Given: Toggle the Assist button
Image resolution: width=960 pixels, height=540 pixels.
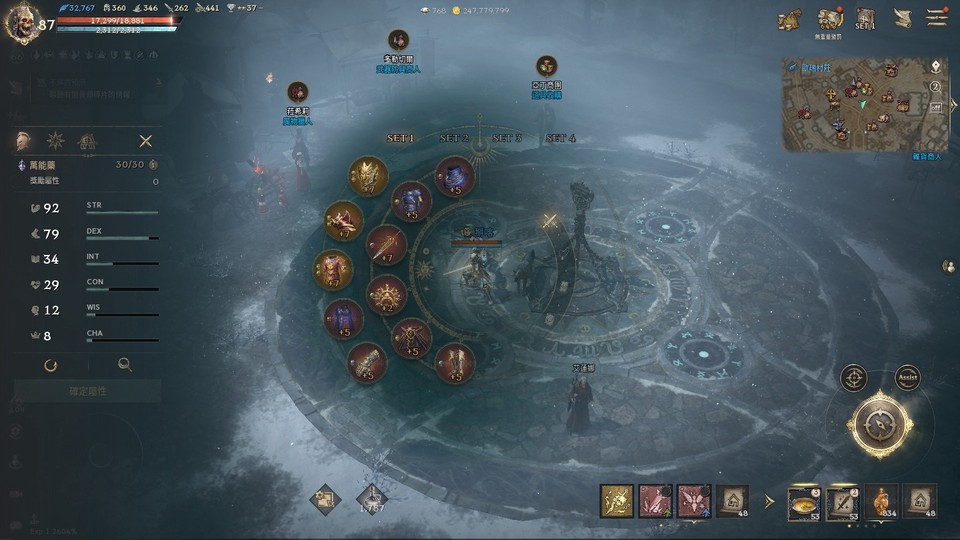Looking at the screenshot, I should click(907, 378).
